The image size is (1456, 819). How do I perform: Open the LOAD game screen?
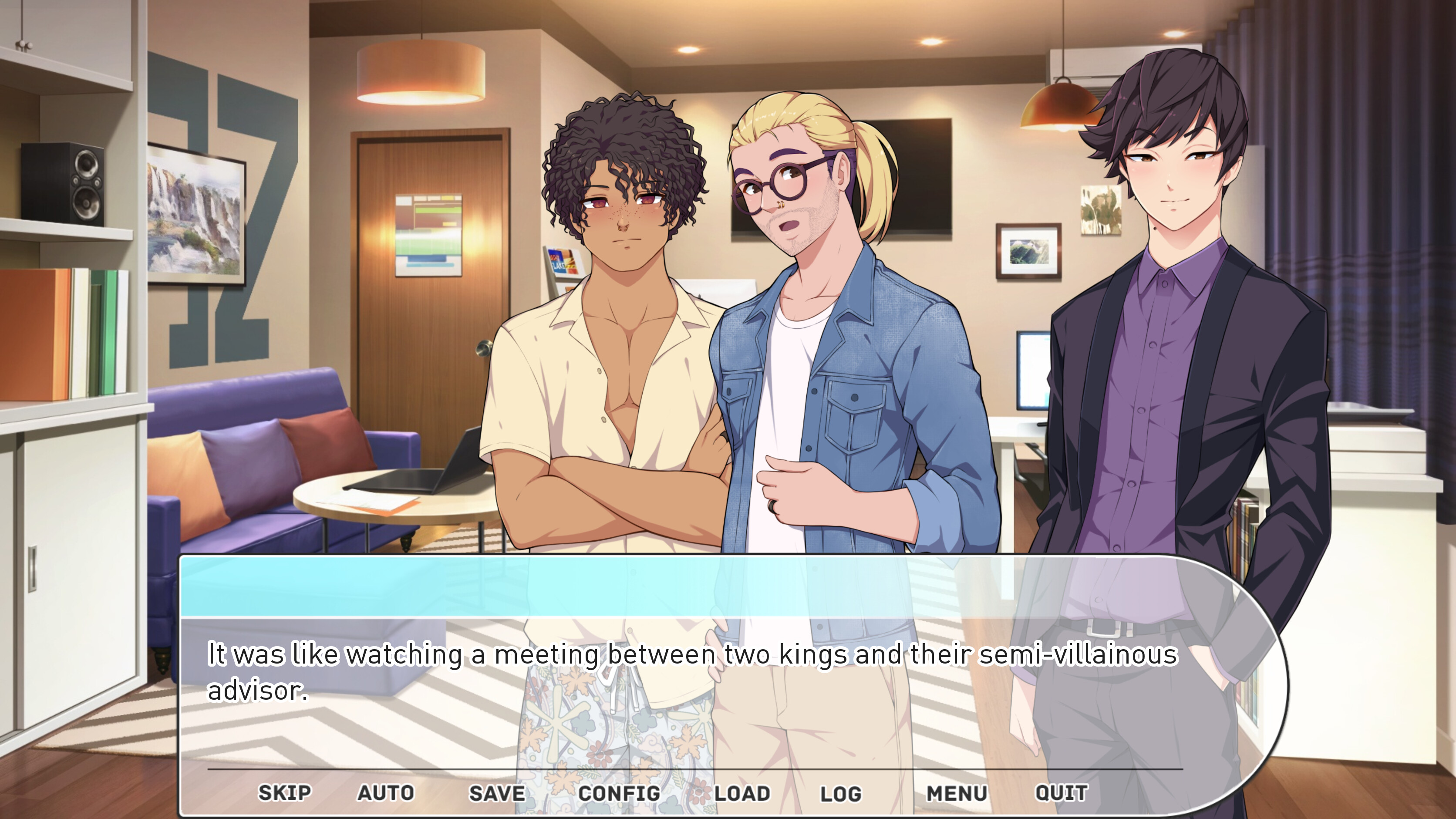pyautogui.click(x=741, y=793)
